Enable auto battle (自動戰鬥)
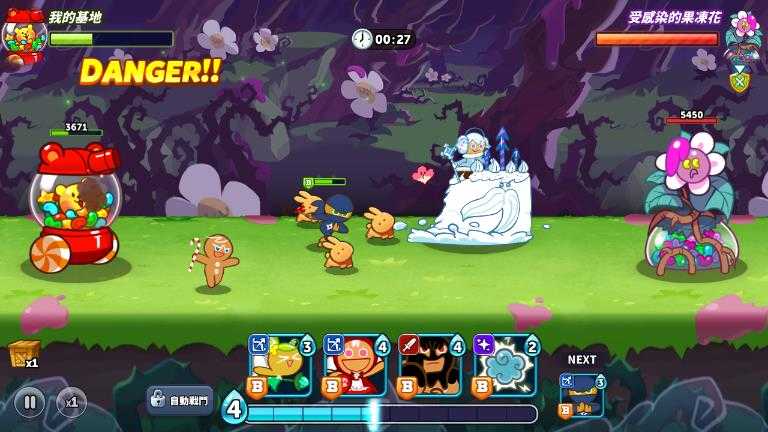Image resolution: width=768 pixels, height=432 pixels. [180, 400]
